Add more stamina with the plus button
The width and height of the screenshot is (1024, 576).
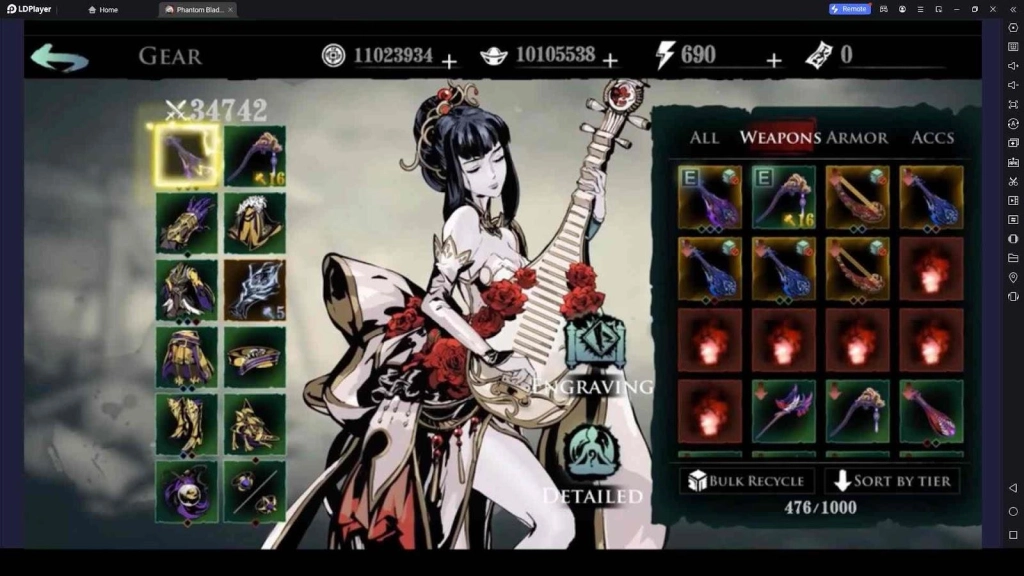(773, 61)
